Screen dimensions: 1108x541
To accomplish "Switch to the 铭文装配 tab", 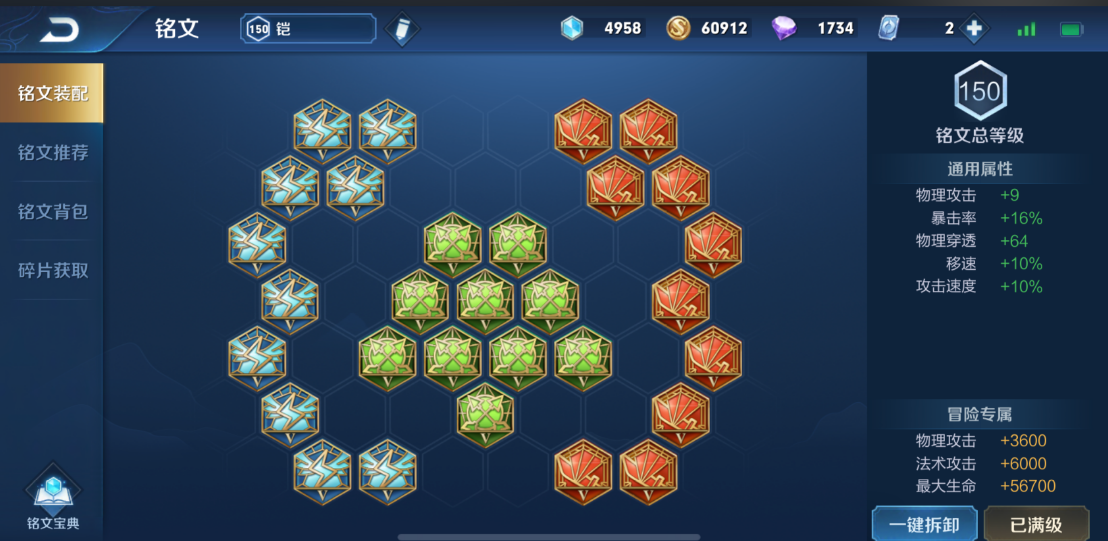I will [x=52, y=94].
